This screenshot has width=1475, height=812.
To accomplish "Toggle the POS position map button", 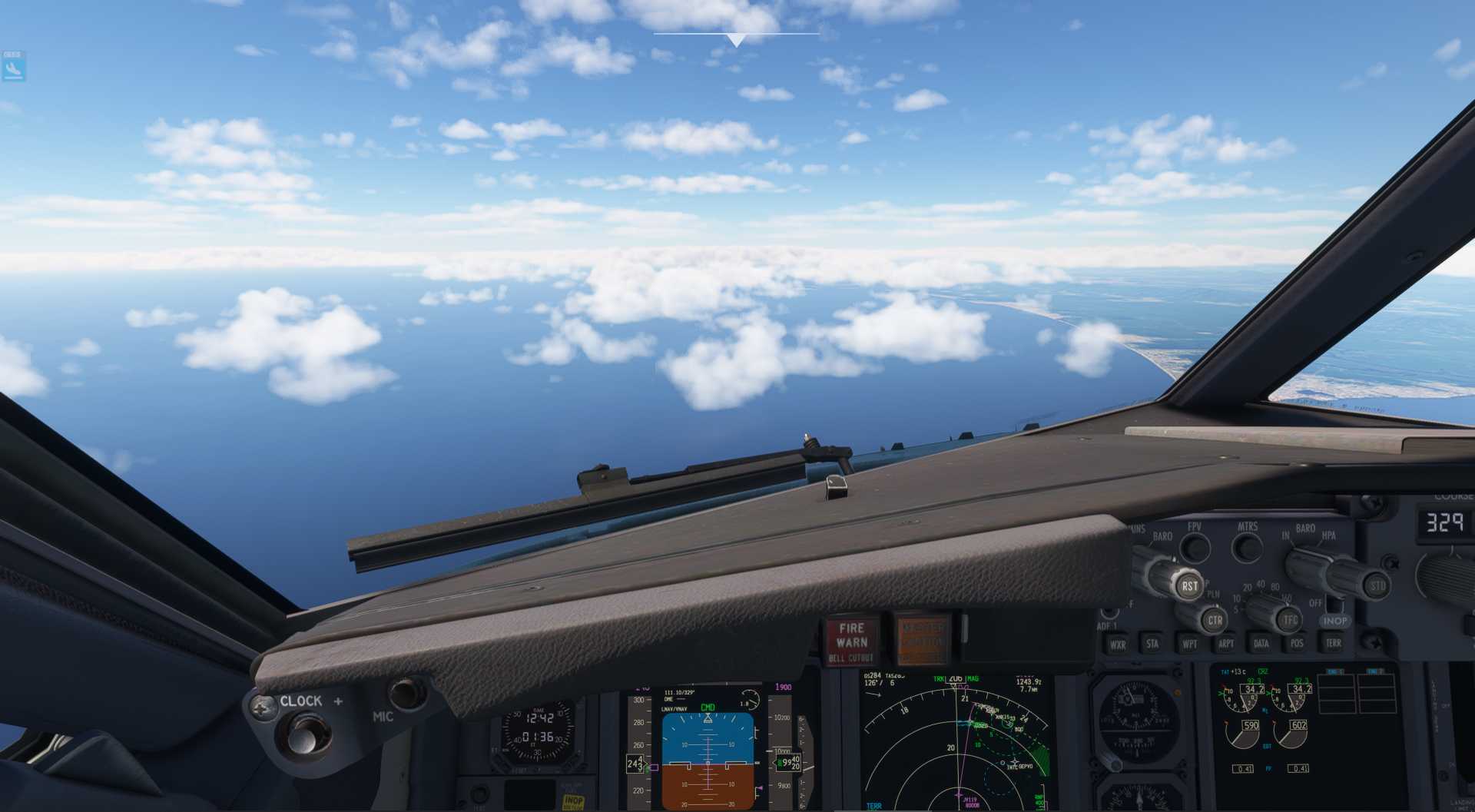I will (x=1297, y=643).
